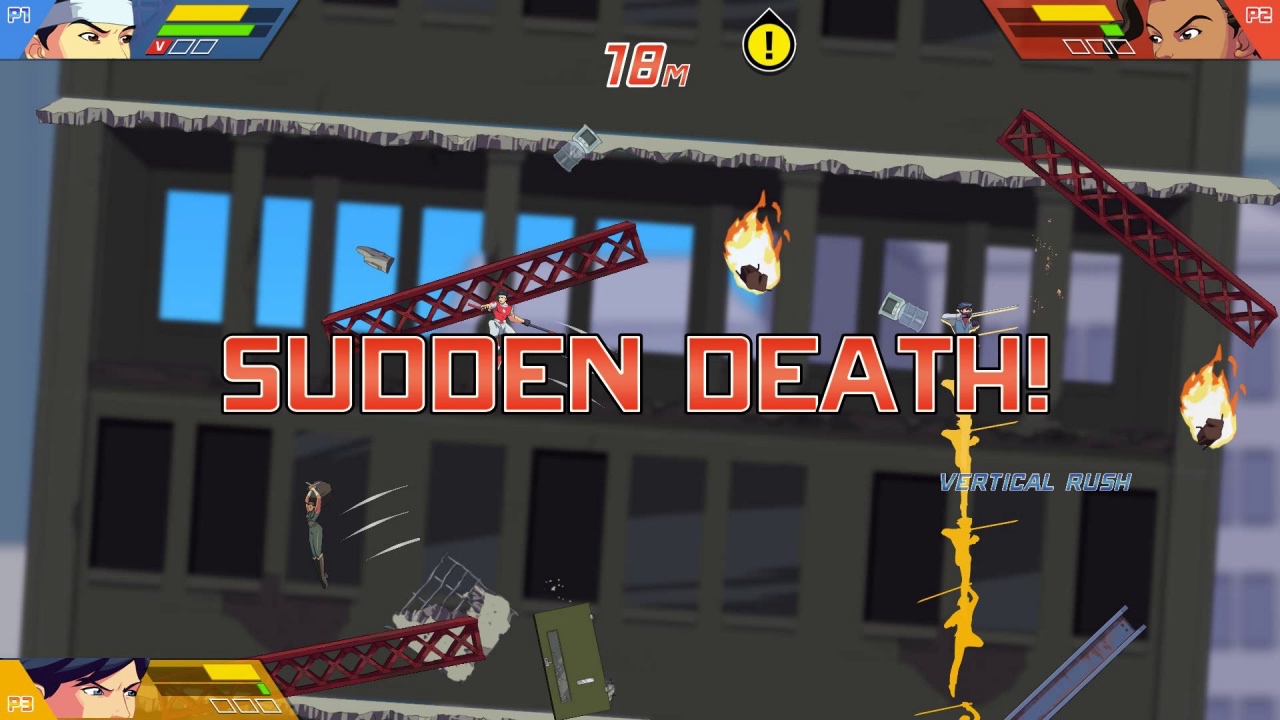Click the red V meter badge under P1's bar
Viewport: 1280px width, 720px height.
160,46
